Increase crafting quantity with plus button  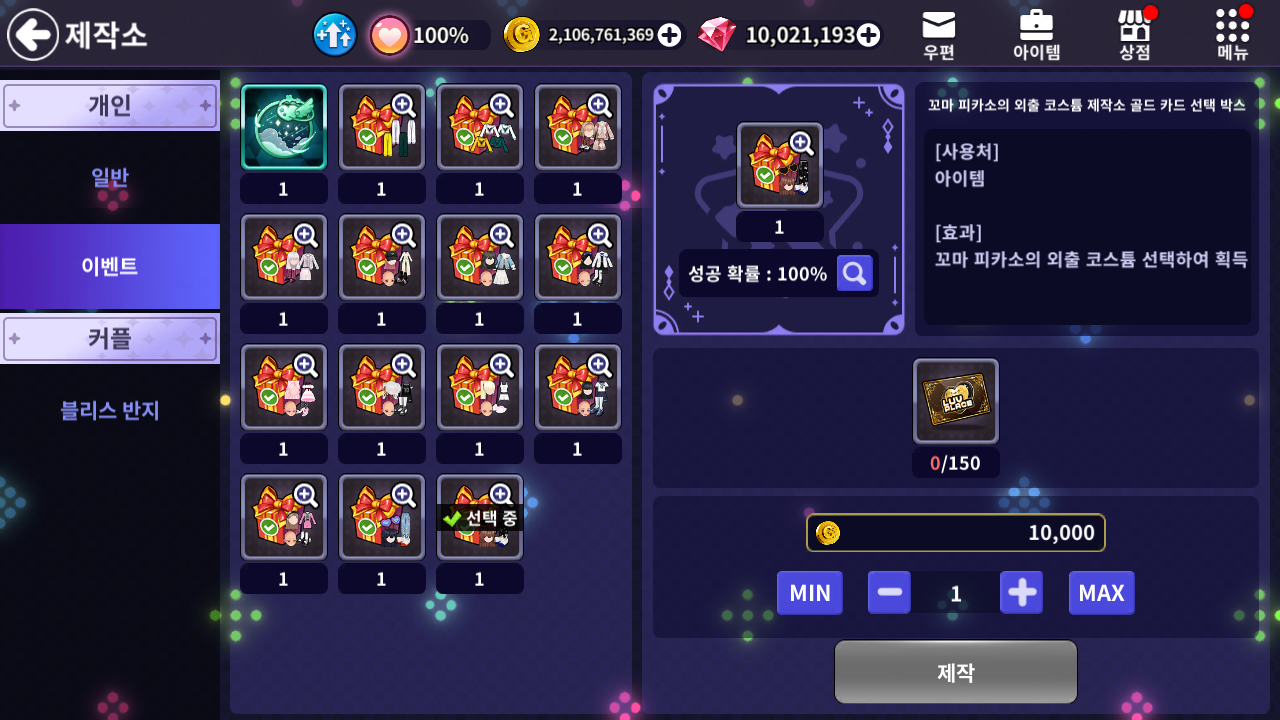coord(1021,593)
